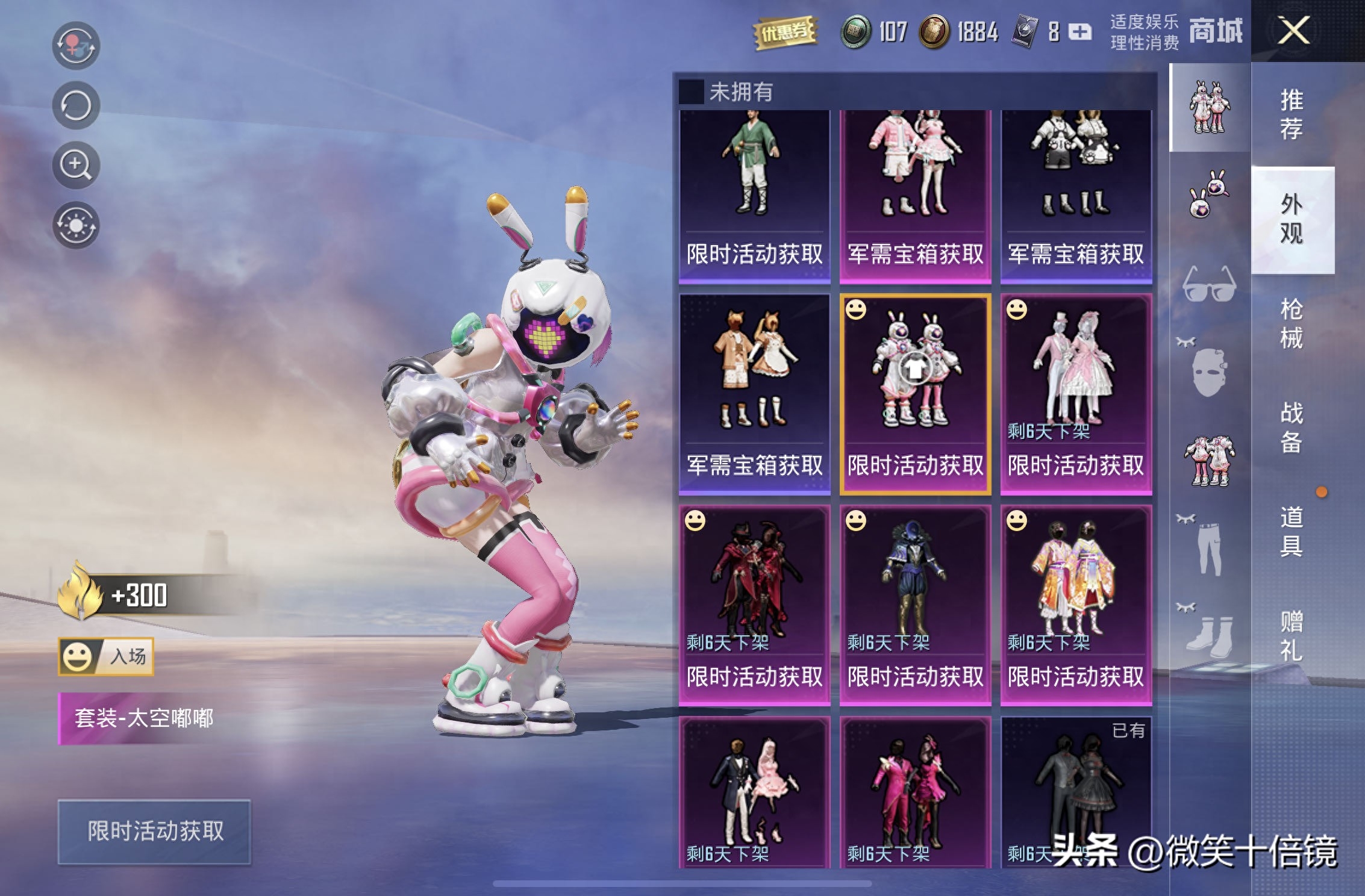
Task: Toggle the 未拥有 checkbox filter
Action: (691, 92)
